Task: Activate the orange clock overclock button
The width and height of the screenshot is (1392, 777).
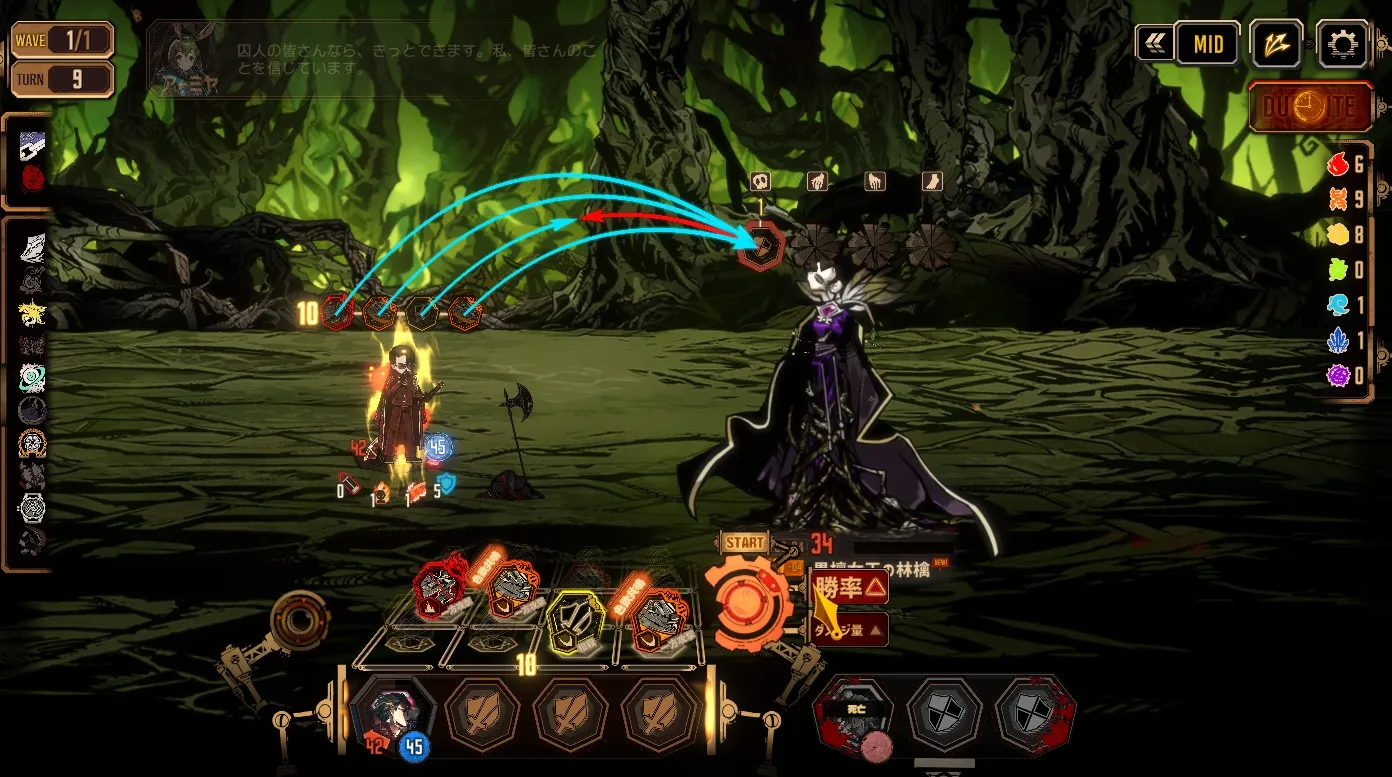Action: click(1310, 107)
